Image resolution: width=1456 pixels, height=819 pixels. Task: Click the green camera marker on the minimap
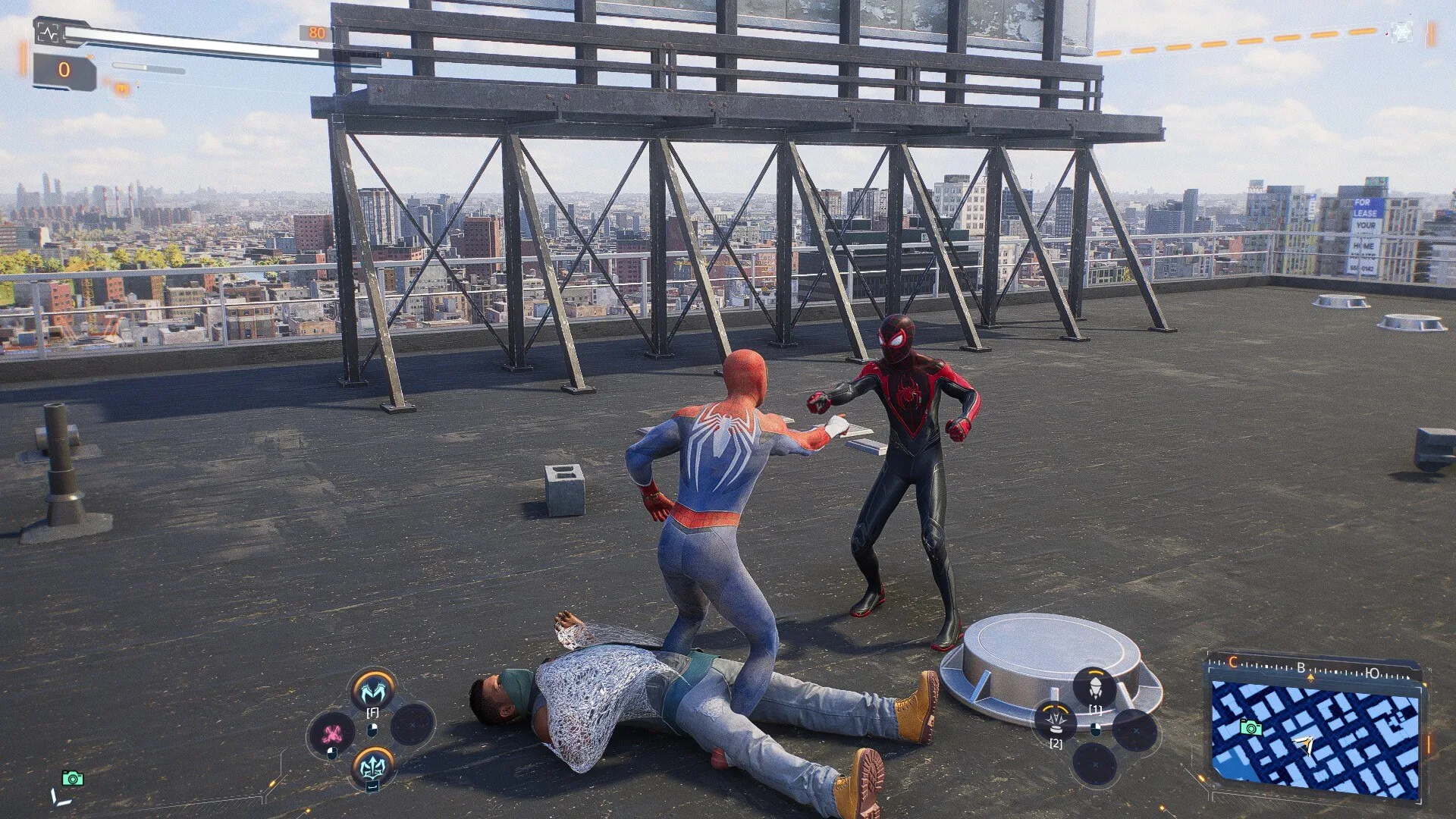(x=1250, y=728)
